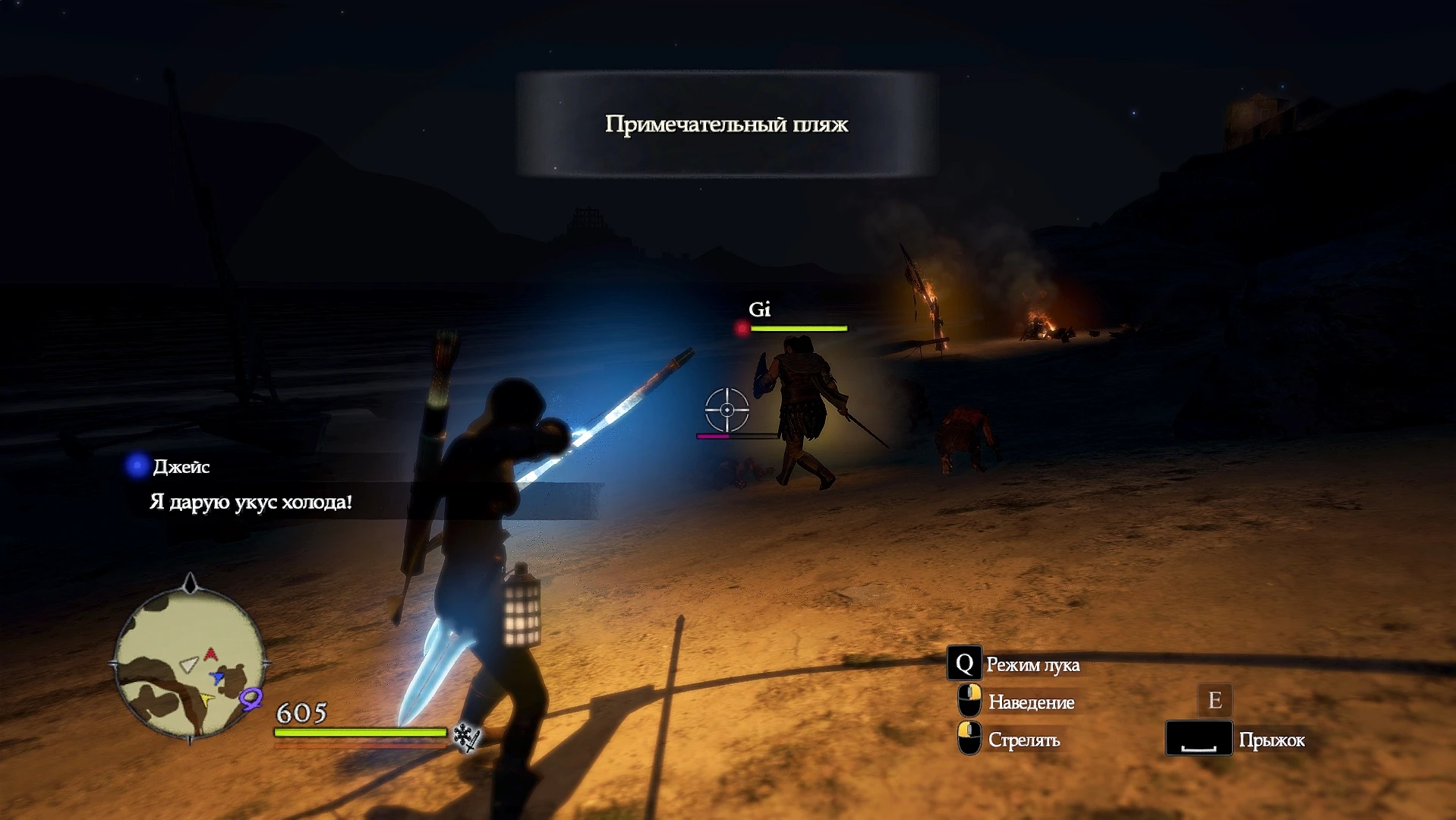Click the blue pawn arrow on the minimap

click(x=216, y=678)
